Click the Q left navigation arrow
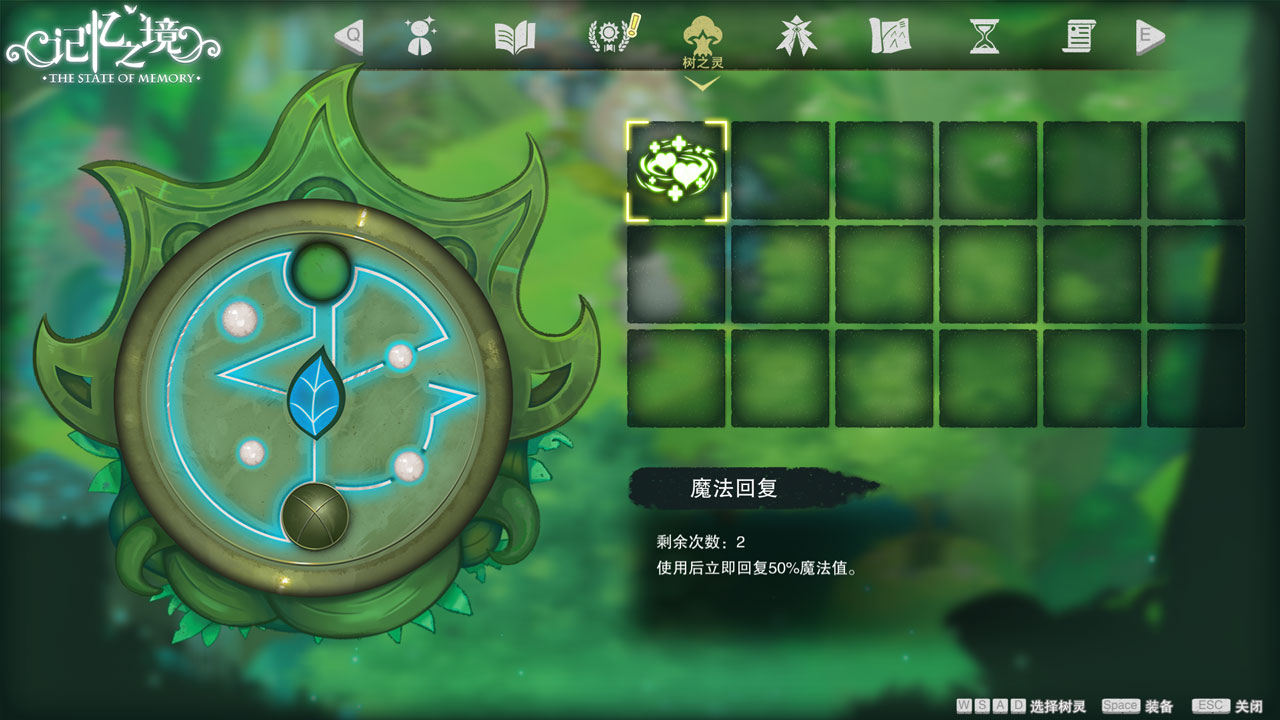 click(348, 35)
